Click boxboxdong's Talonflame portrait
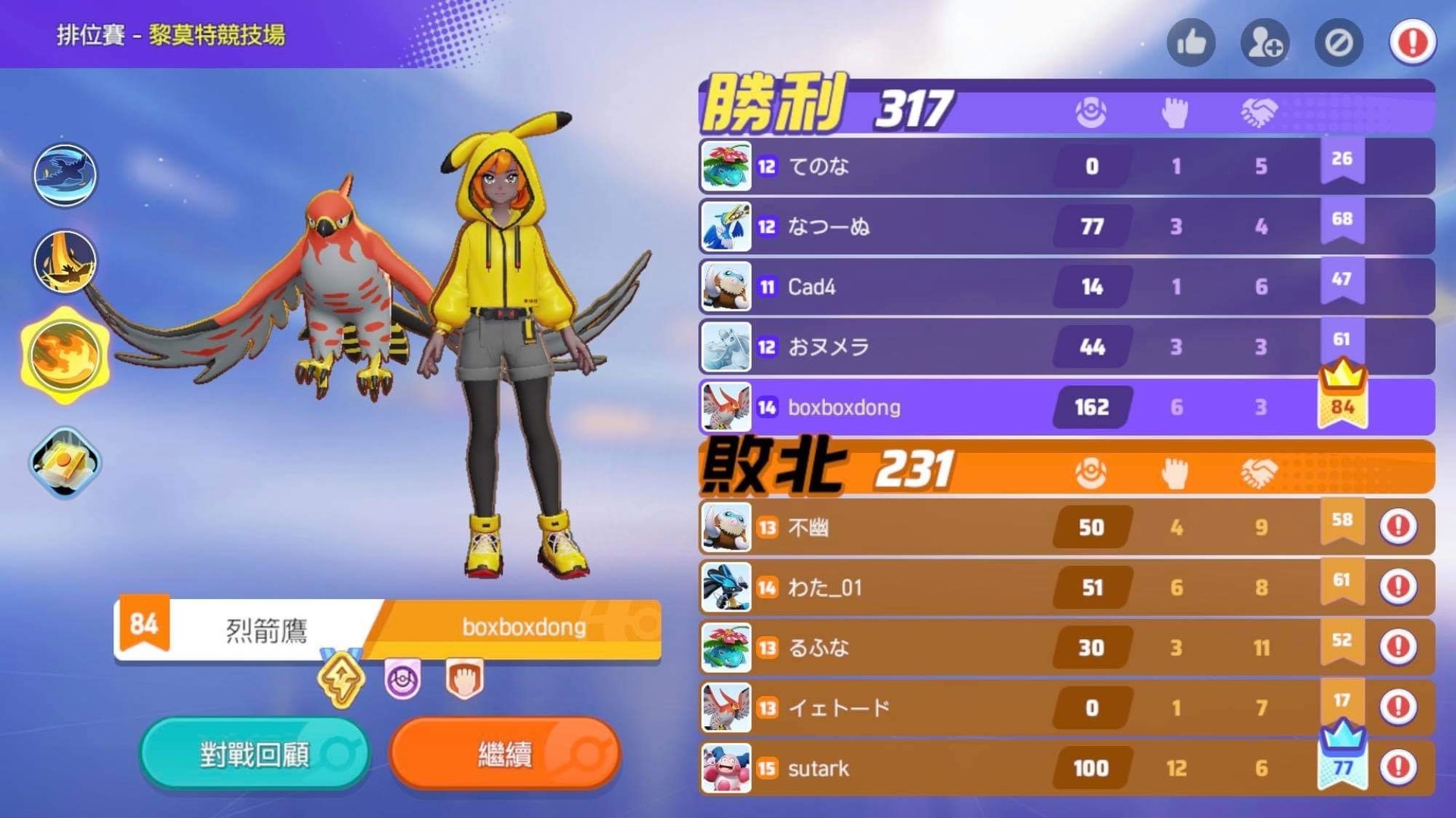1456x818 pixels. tap(725, 406)
